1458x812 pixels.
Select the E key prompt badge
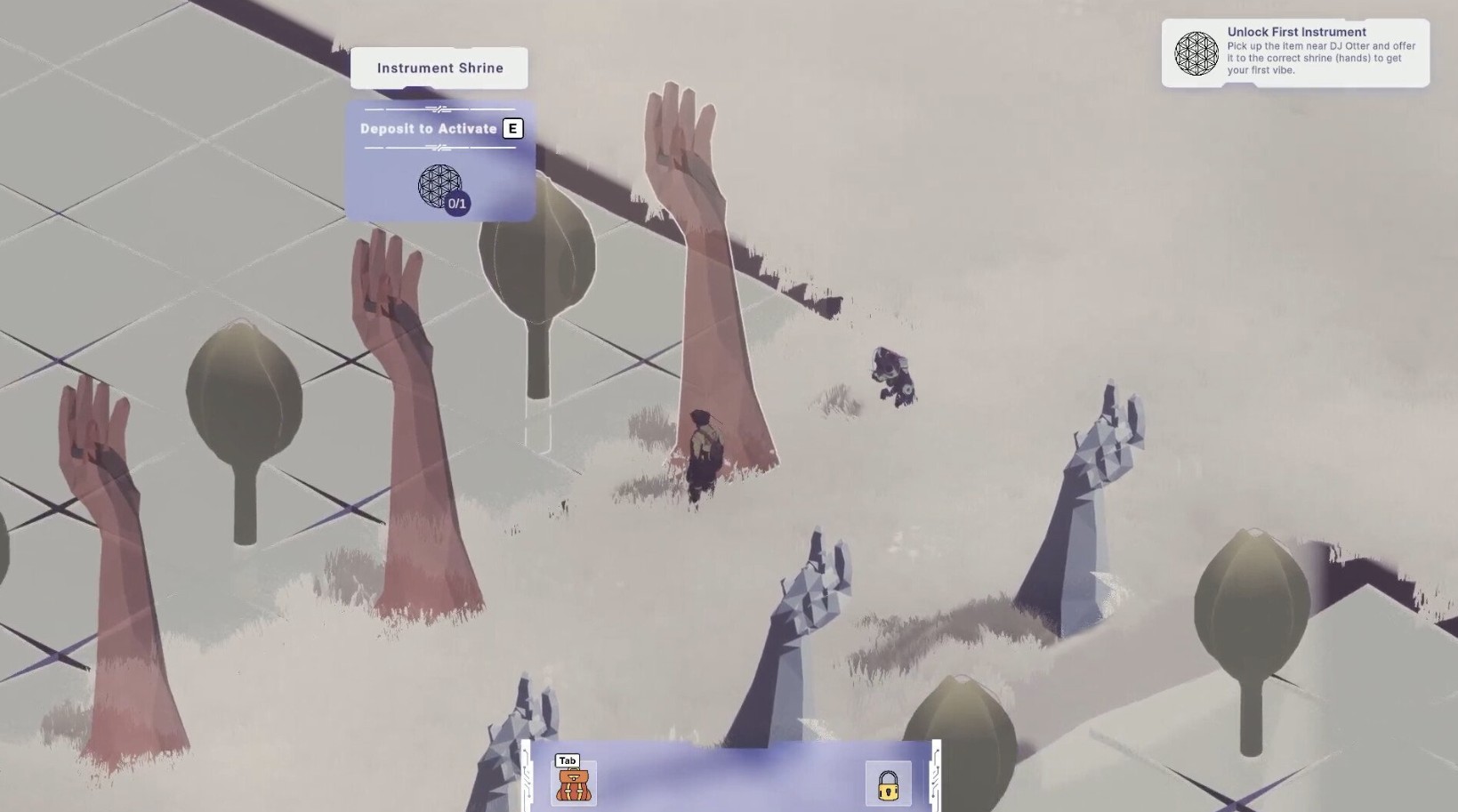(512, 128)
